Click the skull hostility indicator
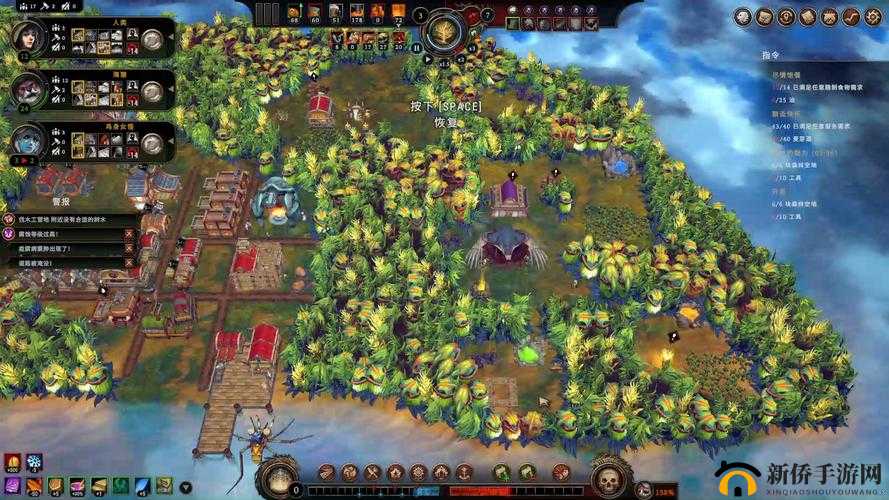 tap(605, 478)
